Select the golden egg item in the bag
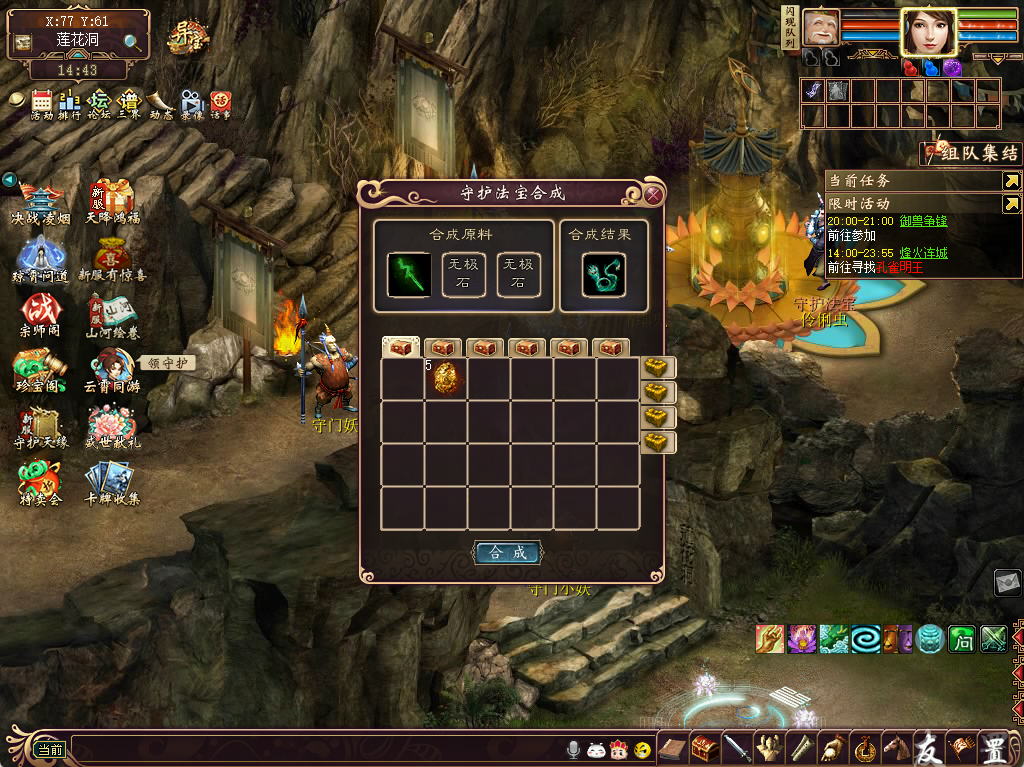1024x767 pixels. [445, 378]
